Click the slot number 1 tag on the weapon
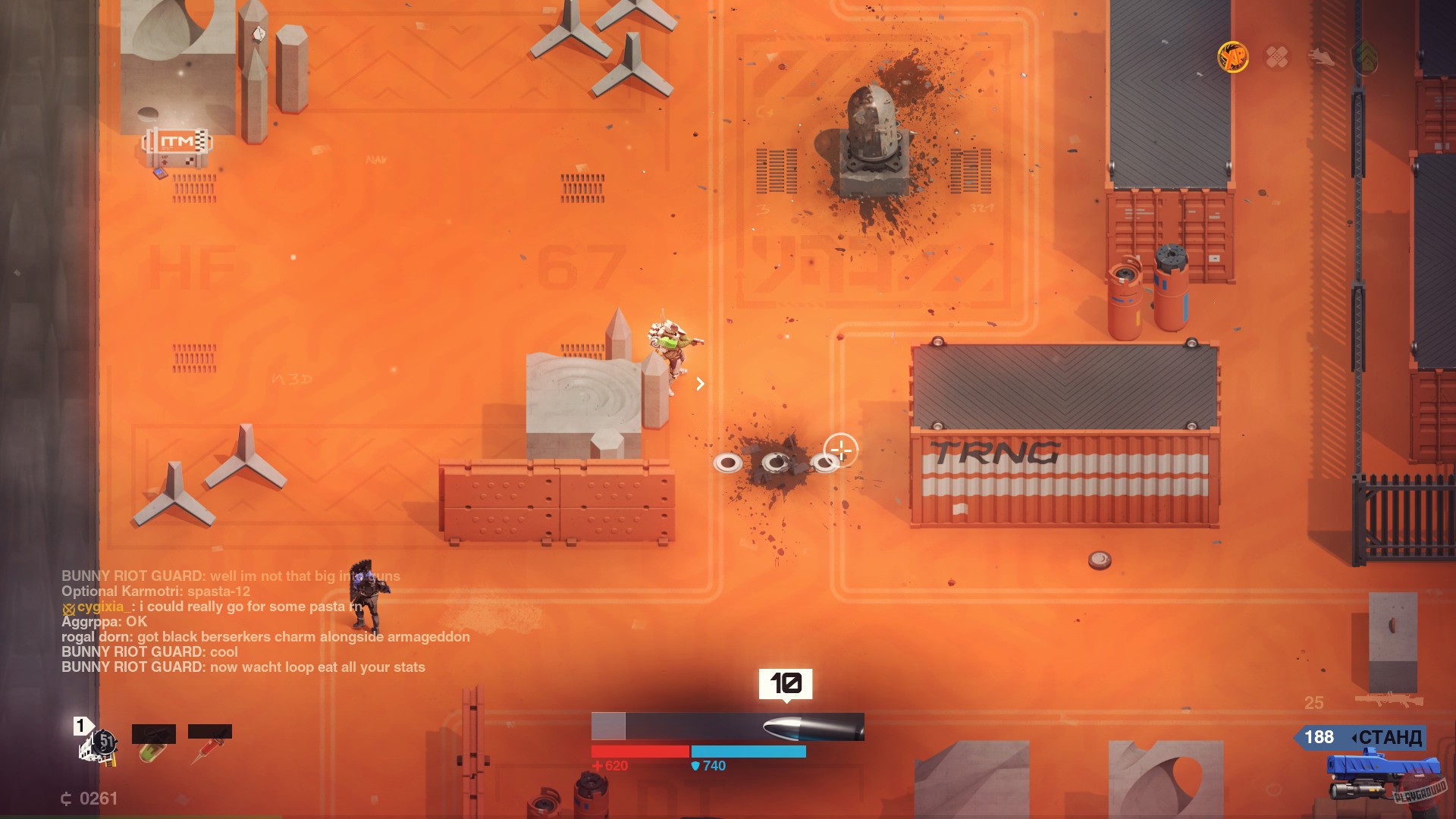Image resolution: width=1456 pixels, height=819 pixels. pyautogui.click(x=81, y=726)
